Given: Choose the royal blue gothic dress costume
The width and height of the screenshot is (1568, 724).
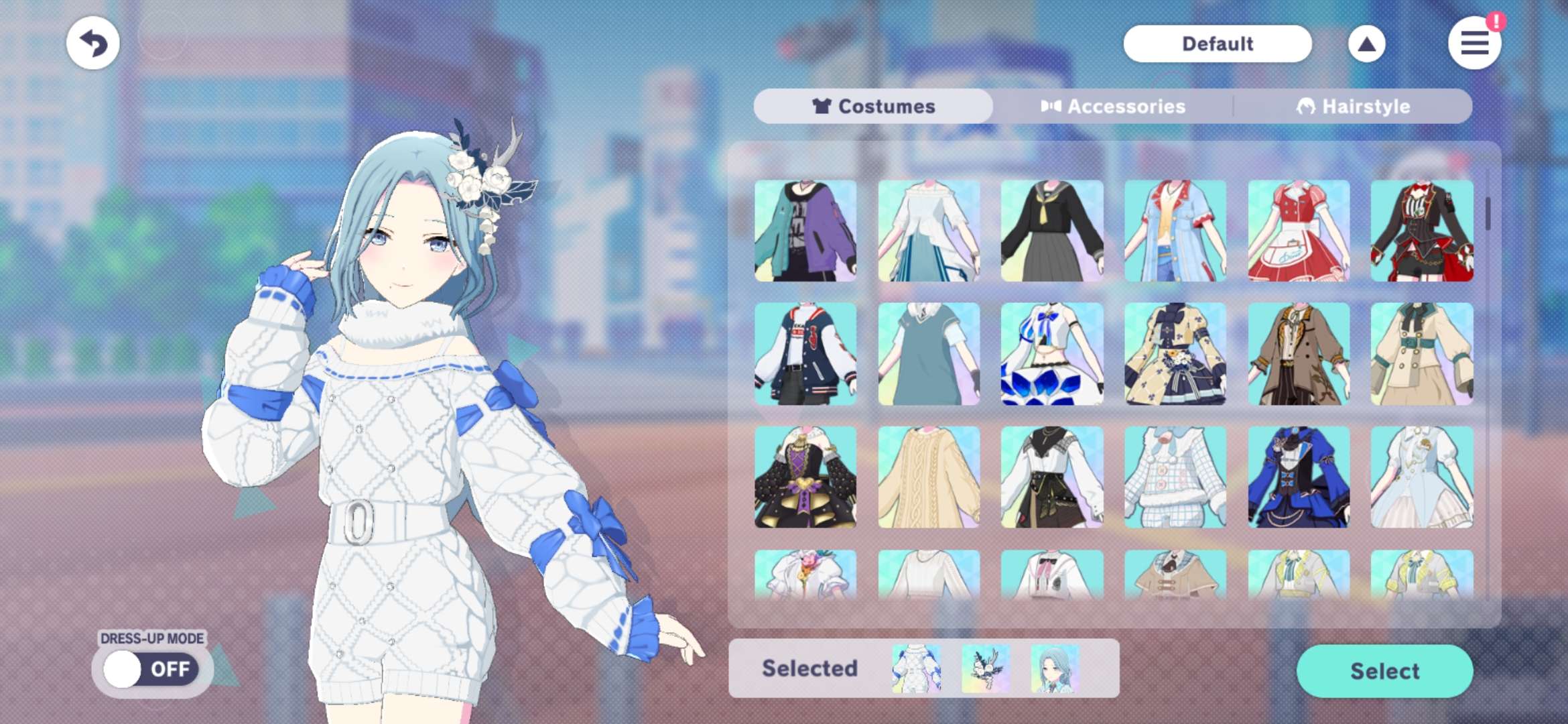Looking at the screenshot, I should (x=1299, y=477).
